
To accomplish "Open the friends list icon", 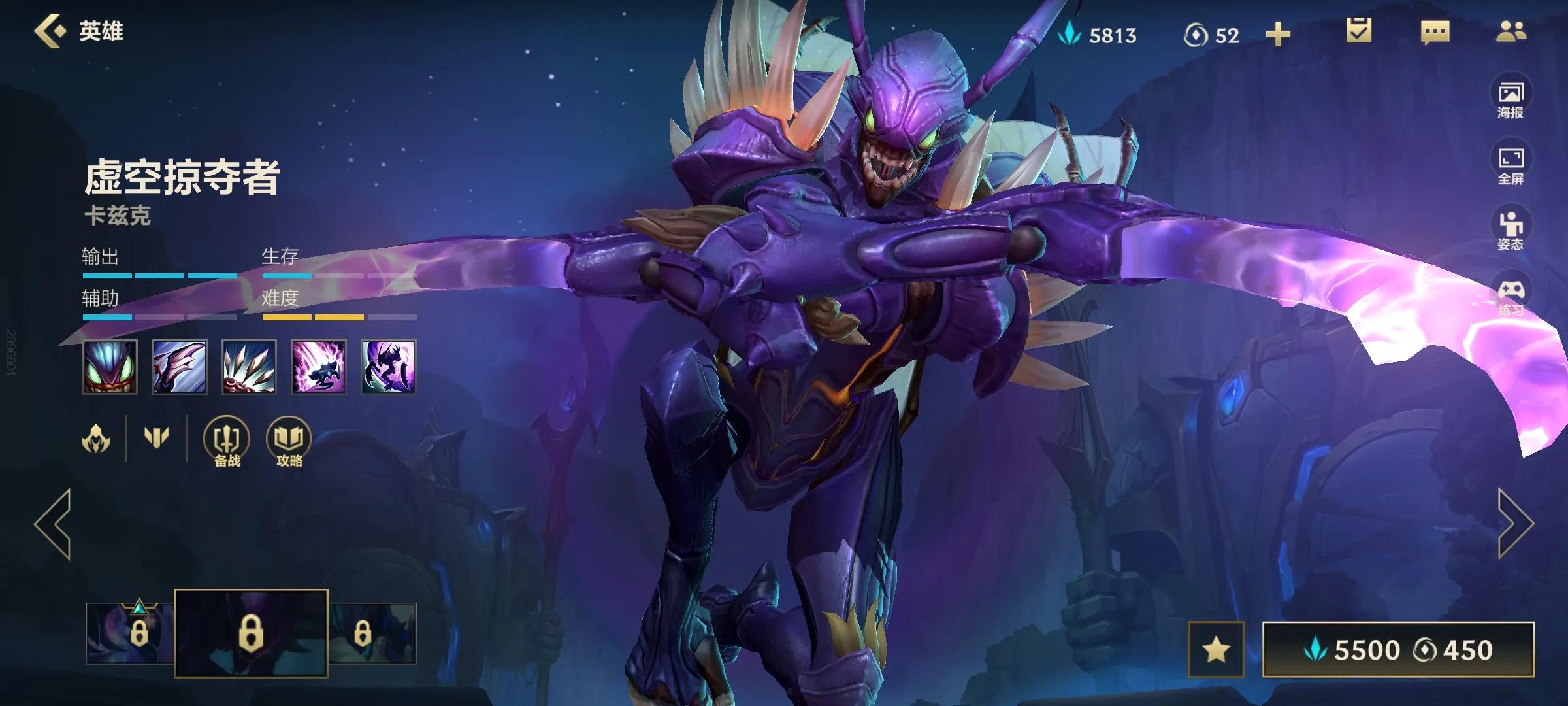I will point(1511,31).
